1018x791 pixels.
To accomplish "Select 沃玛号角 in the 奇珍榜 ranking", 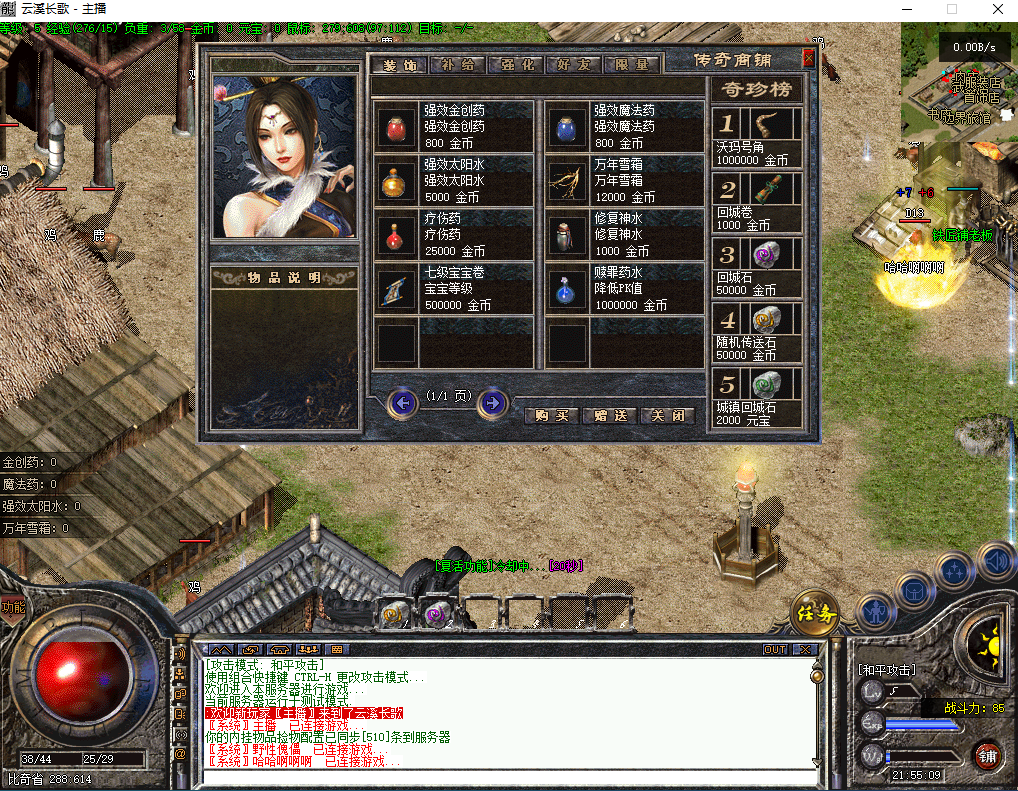I will tap(757, 138).
